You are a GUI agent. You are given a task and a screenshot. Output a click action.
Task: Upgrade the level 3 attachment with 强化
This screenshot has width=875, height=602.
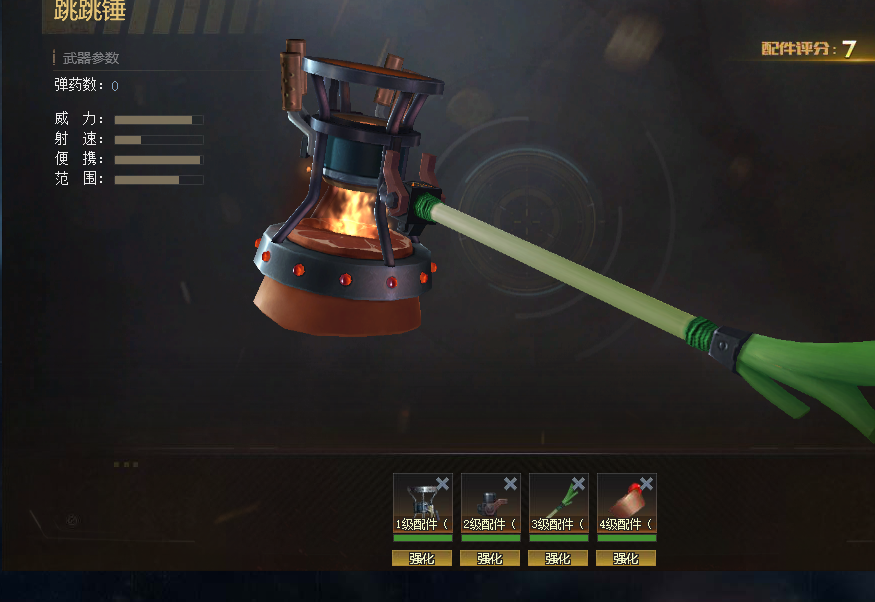tap(558, 558)
